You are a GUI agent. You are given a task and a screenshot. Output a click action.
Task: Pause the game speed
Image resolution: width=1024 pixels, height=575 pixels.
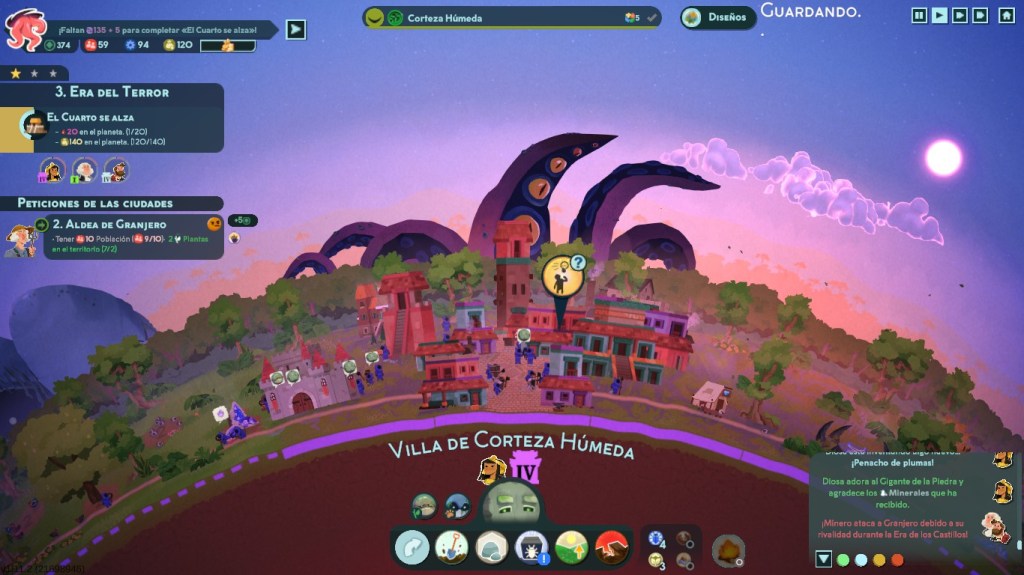[919, 15]
